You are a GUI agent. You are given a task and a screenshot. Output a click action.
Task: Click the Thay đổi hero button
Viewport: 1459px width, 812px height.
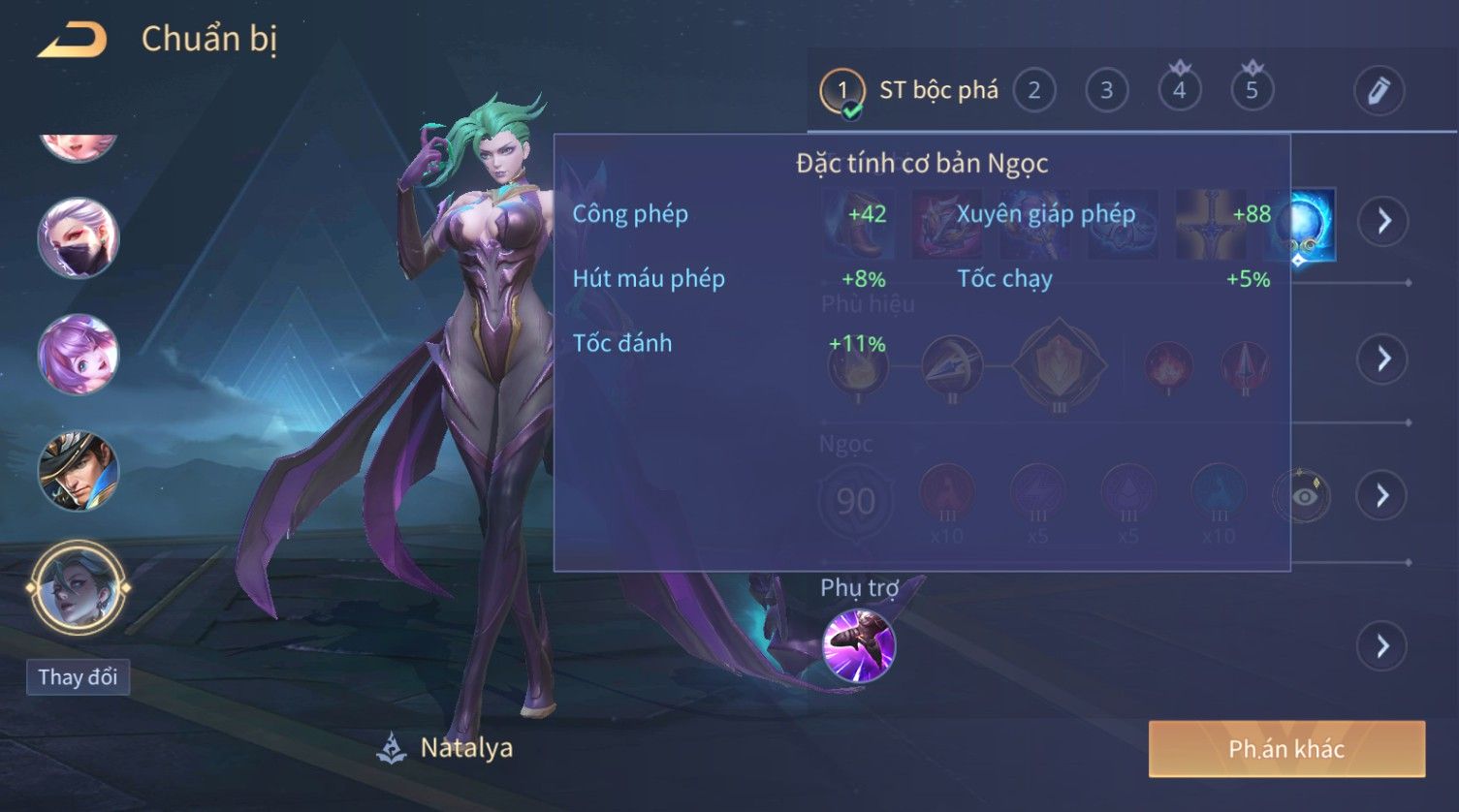point(78,676)
